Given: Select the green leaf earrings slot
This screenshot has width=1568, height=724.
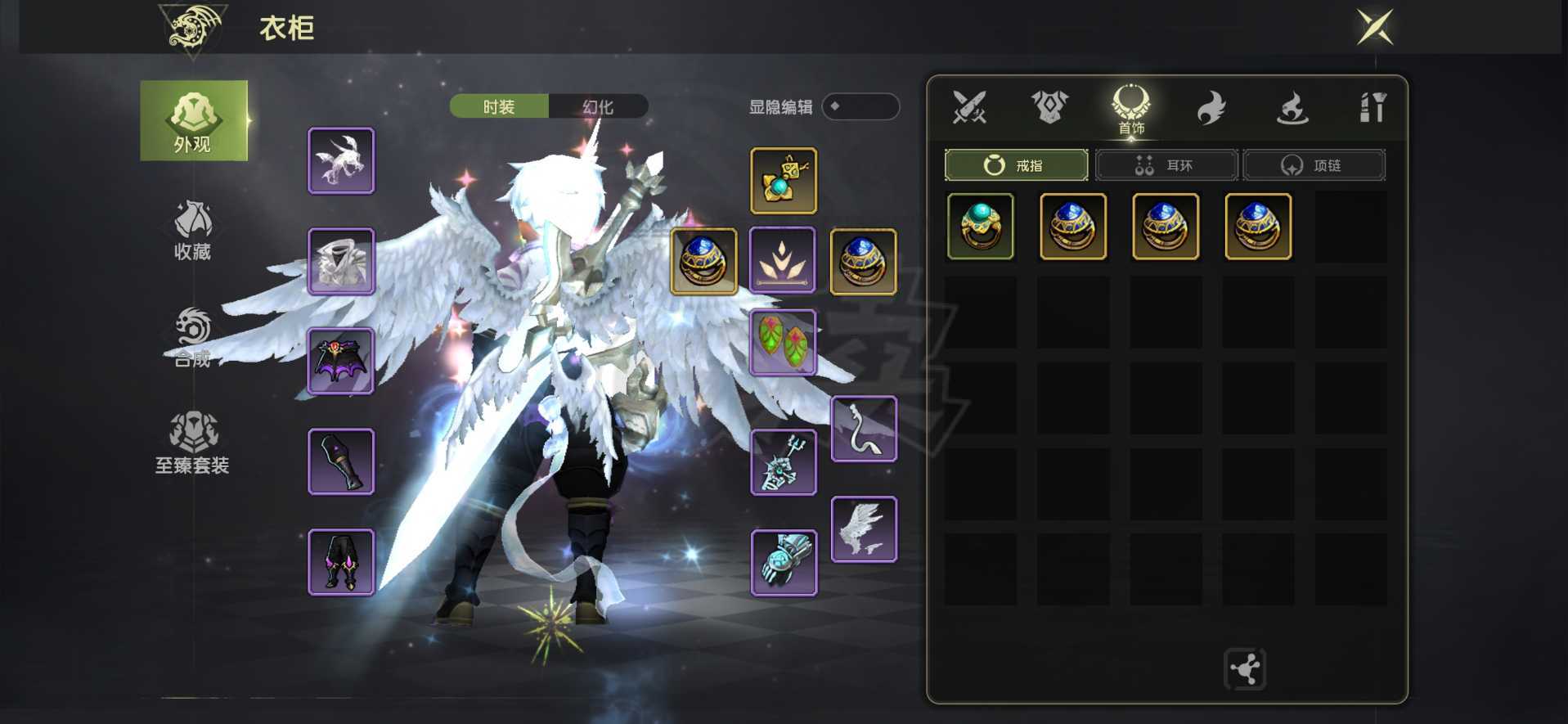Looking at the screenshot, I should pyautogui.click(x=783, y=342).
